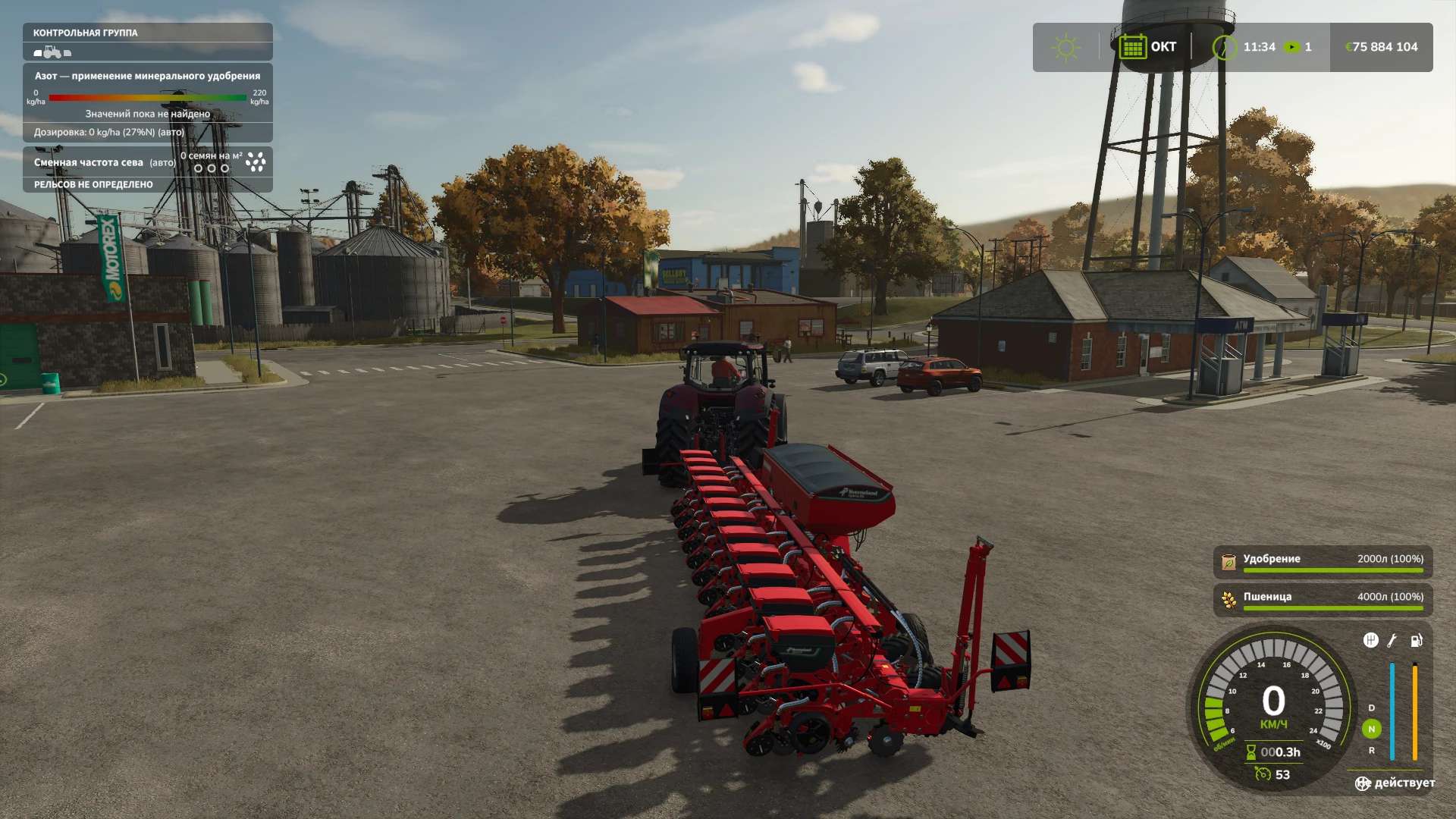
Task: Click the clock icon beside 11:34
Action: tap(1223, 47)
